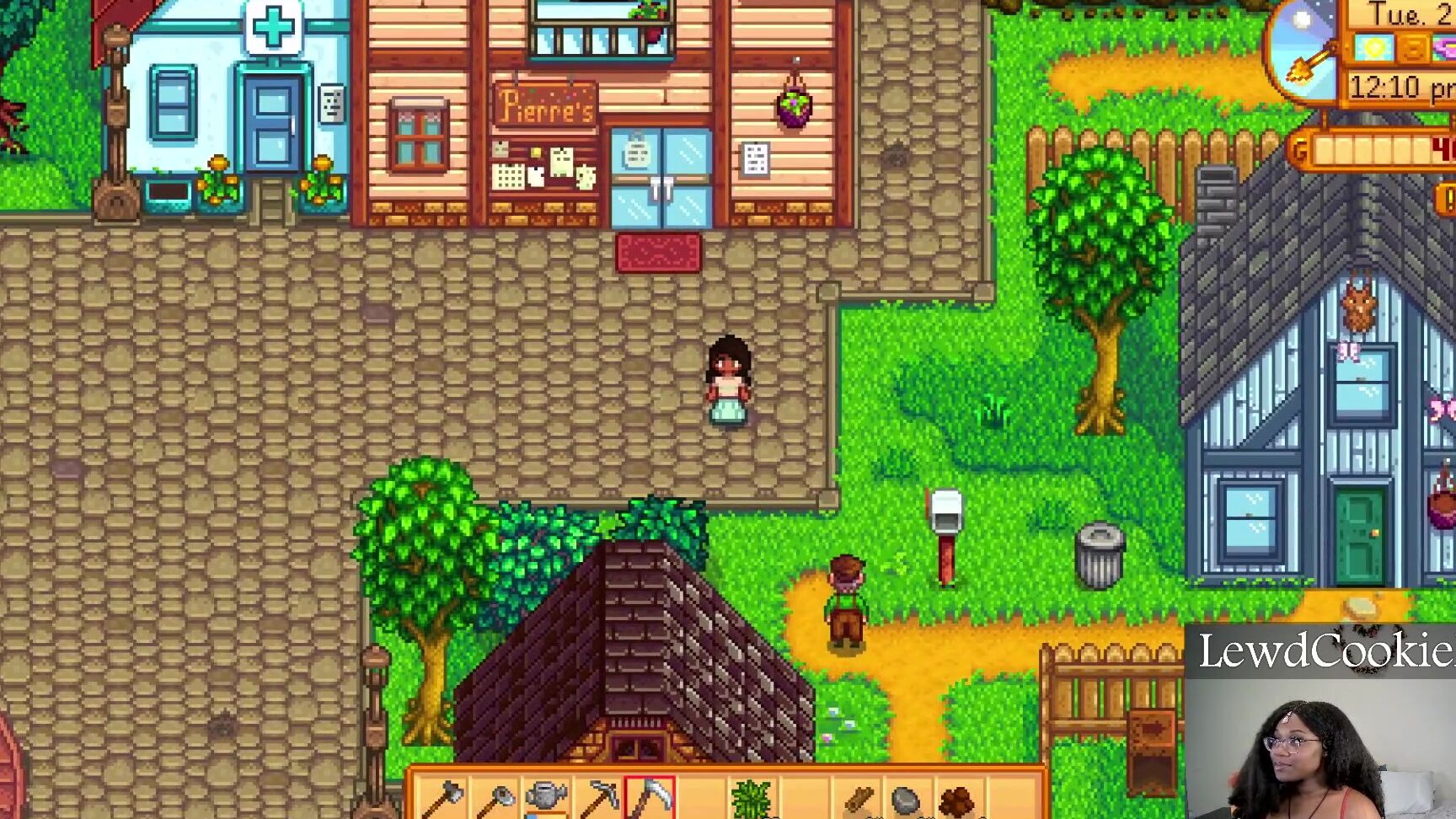Click the sun weather icon on the HUD clock
The height and width of the screenshot is (819, 1456).
pyautogui.click(x=1375, y=47)
